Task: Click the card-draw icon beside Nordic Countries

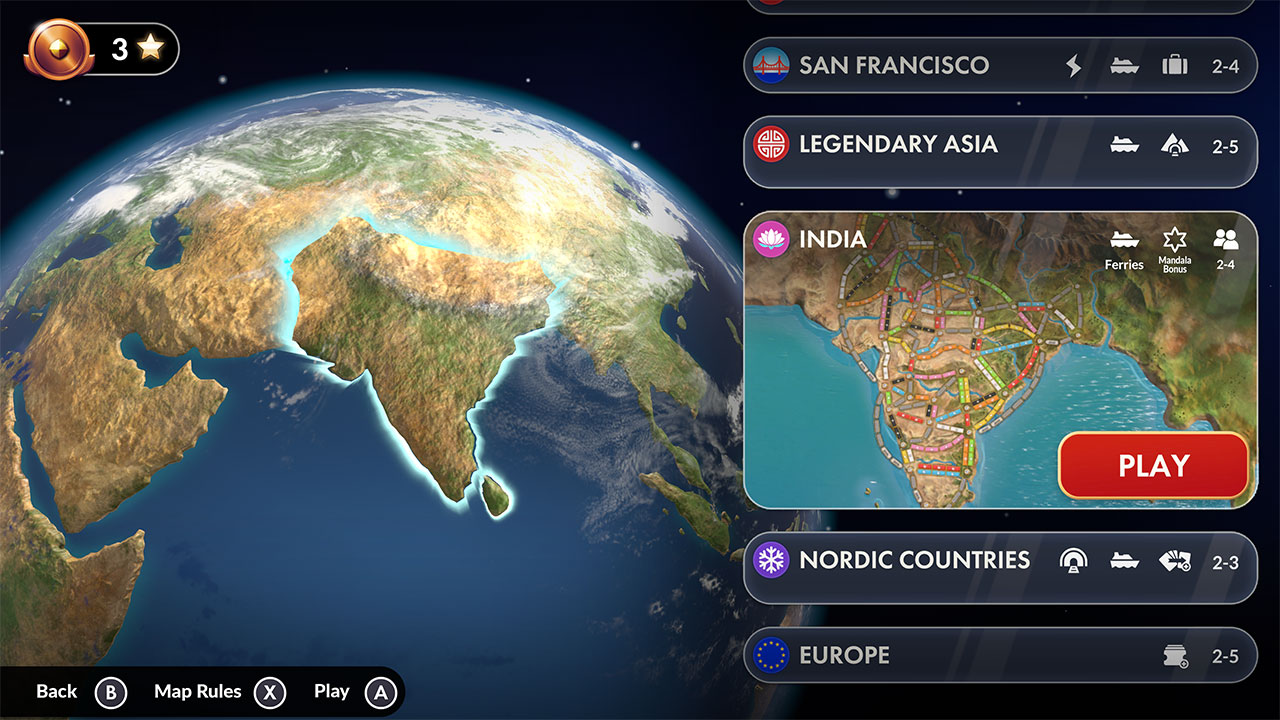Action: point(1175,561)
